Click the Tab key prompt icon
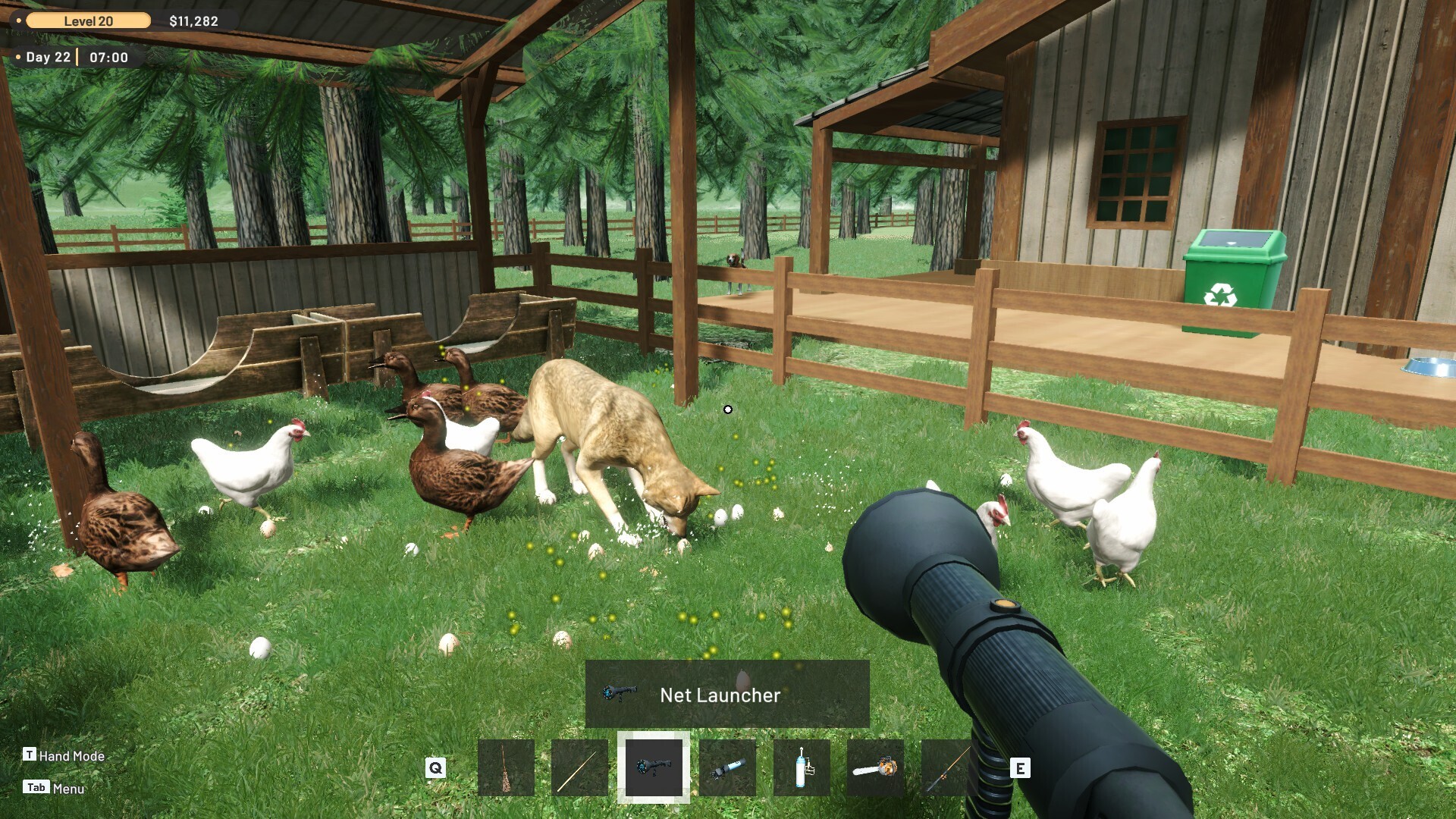The width and height of the screenshot is (1456, 819). coord(36,787)
